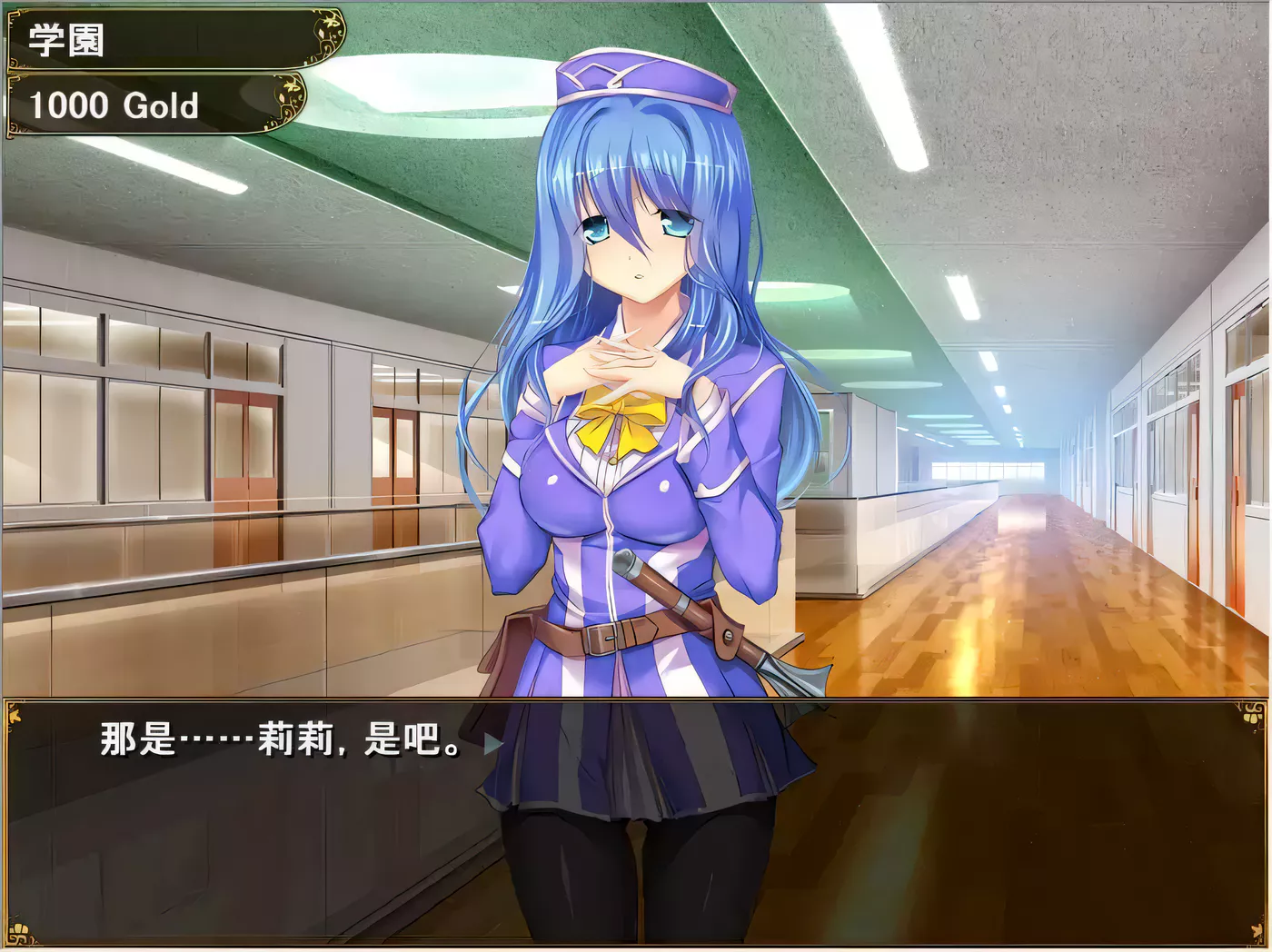Click the gold ornament at dialogue box bottom-left corner
The image size is (1272, 952).
[x=18, y=931]
